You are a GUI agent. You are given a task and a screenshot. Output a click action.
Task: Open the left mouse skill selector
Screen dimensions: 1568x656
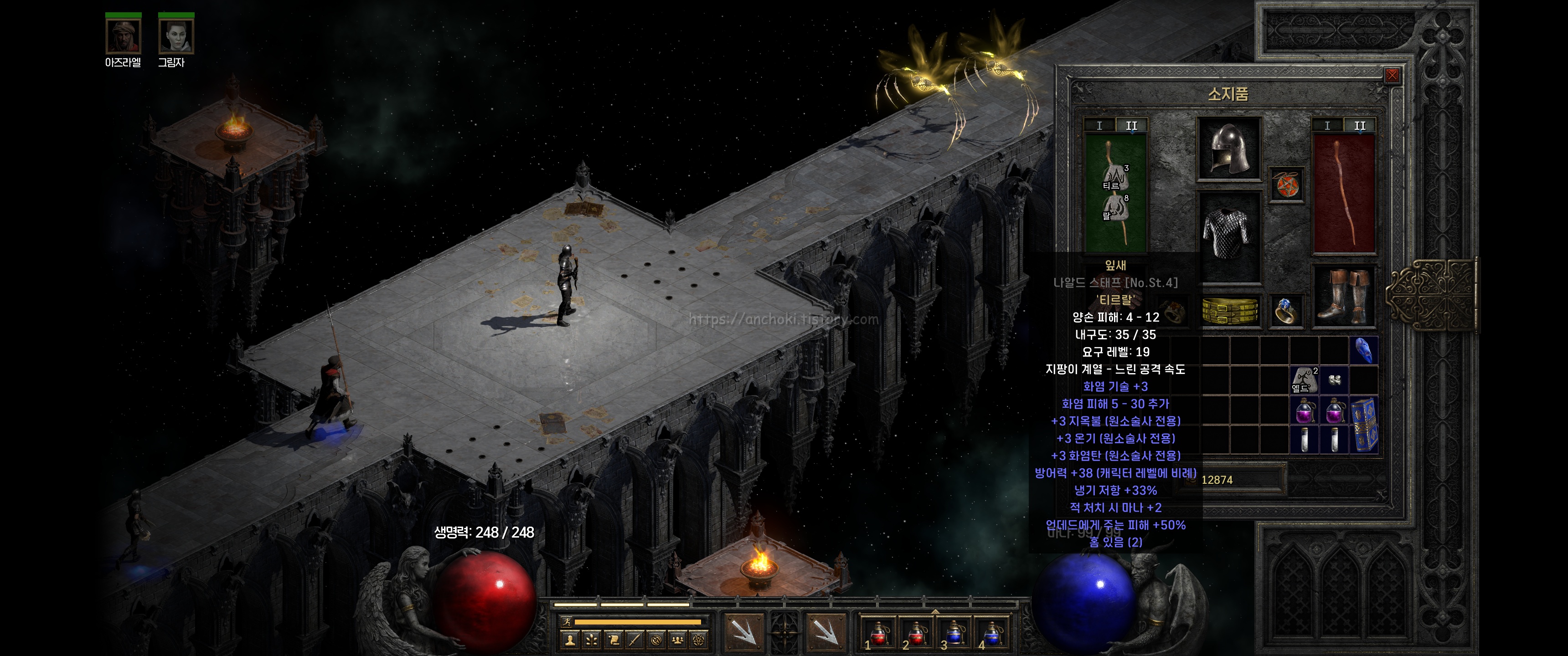pos(744,632)
